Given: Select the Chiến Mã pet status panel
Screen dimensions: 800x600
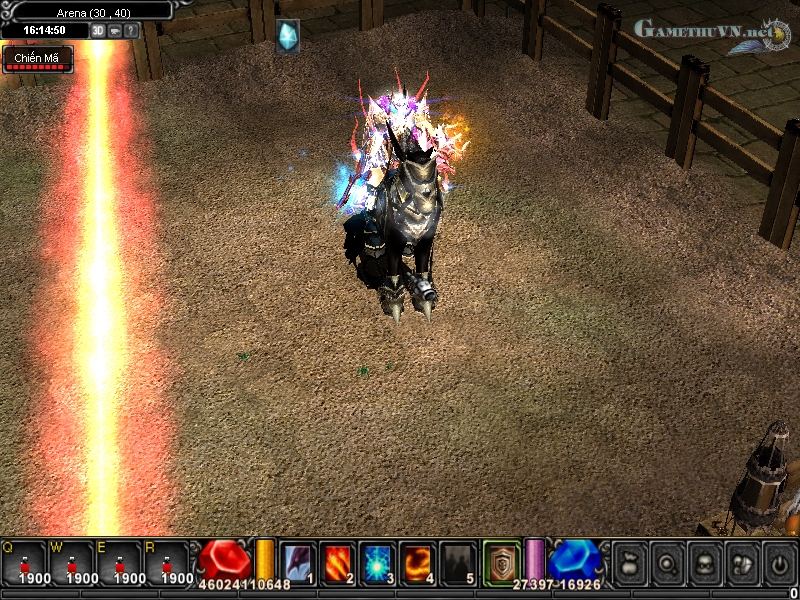Looking at the screenshot, I should pyautogui.click(x=37, y=60).
